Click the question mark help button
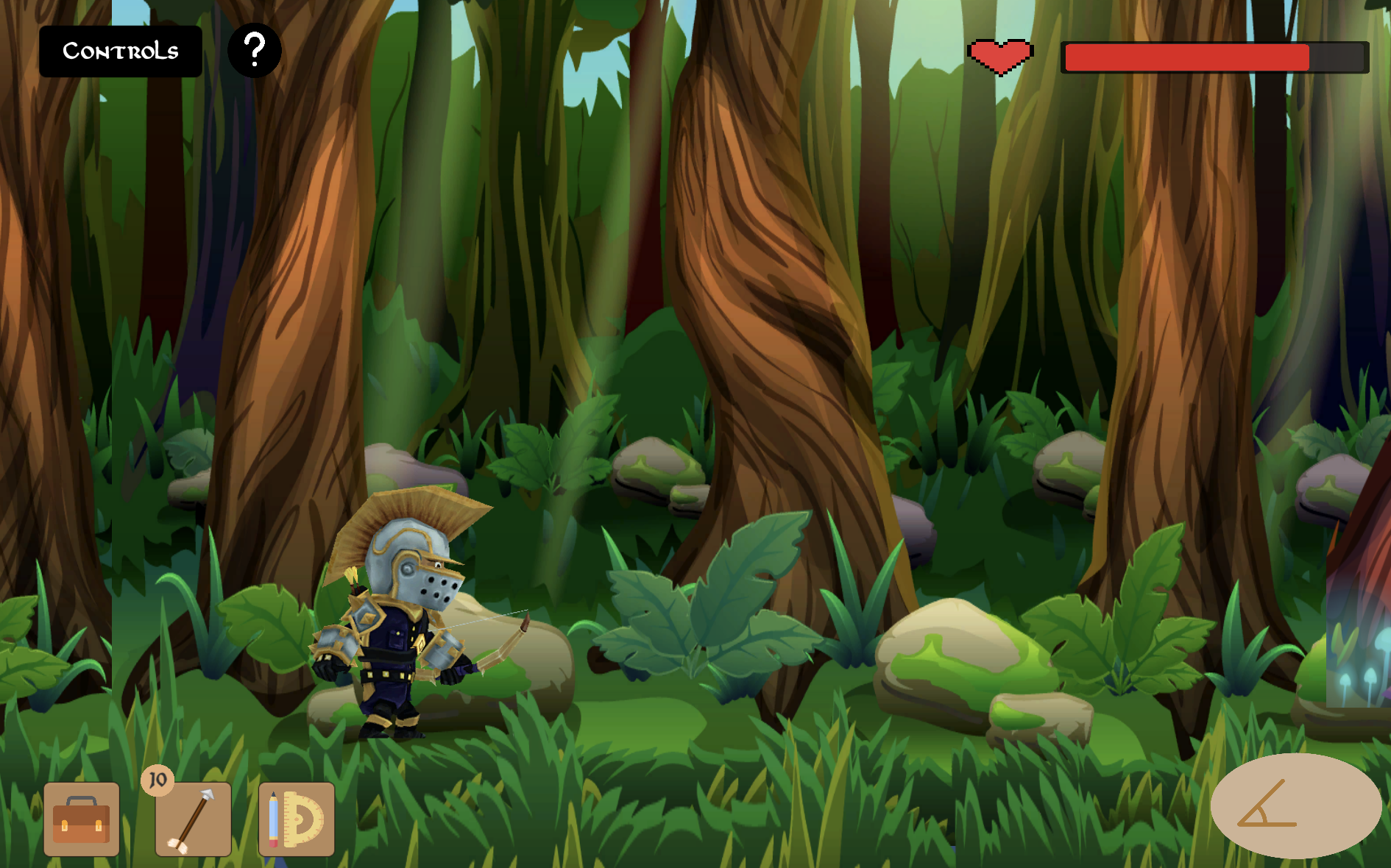Screen dimensions: 1391x868 click(255, 51)
